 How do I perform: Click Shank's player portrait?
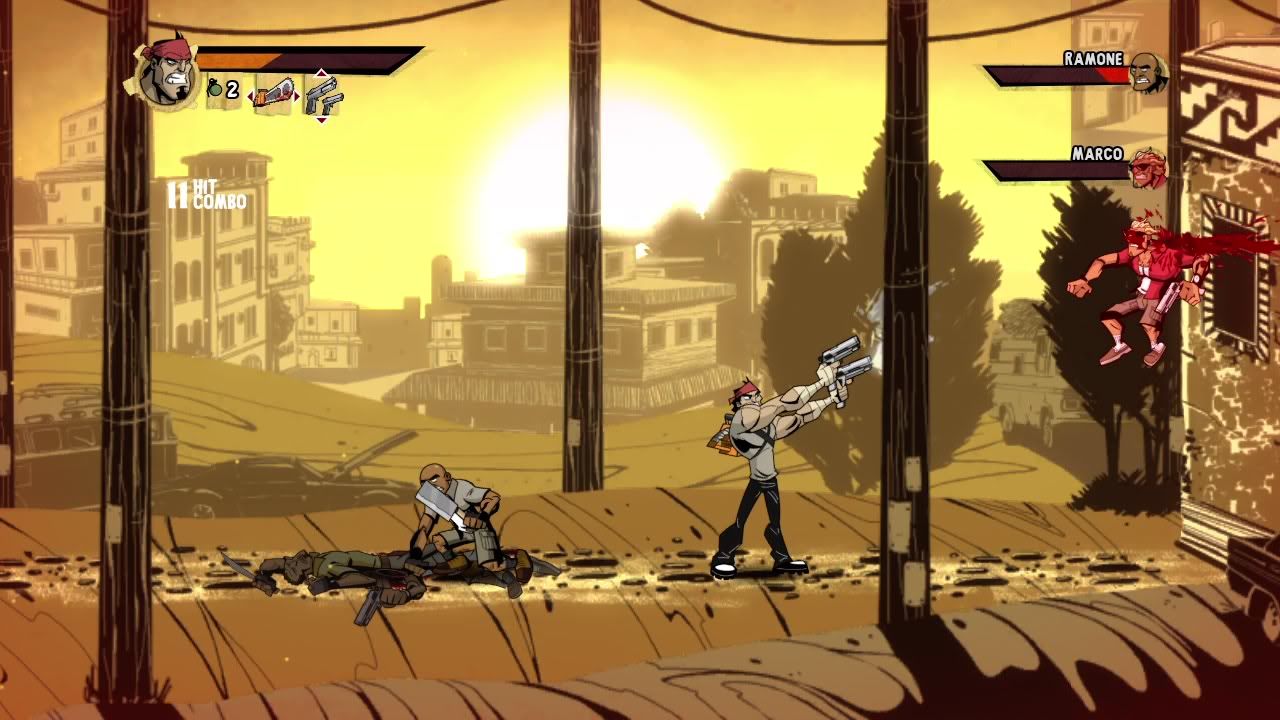[164, 72]
